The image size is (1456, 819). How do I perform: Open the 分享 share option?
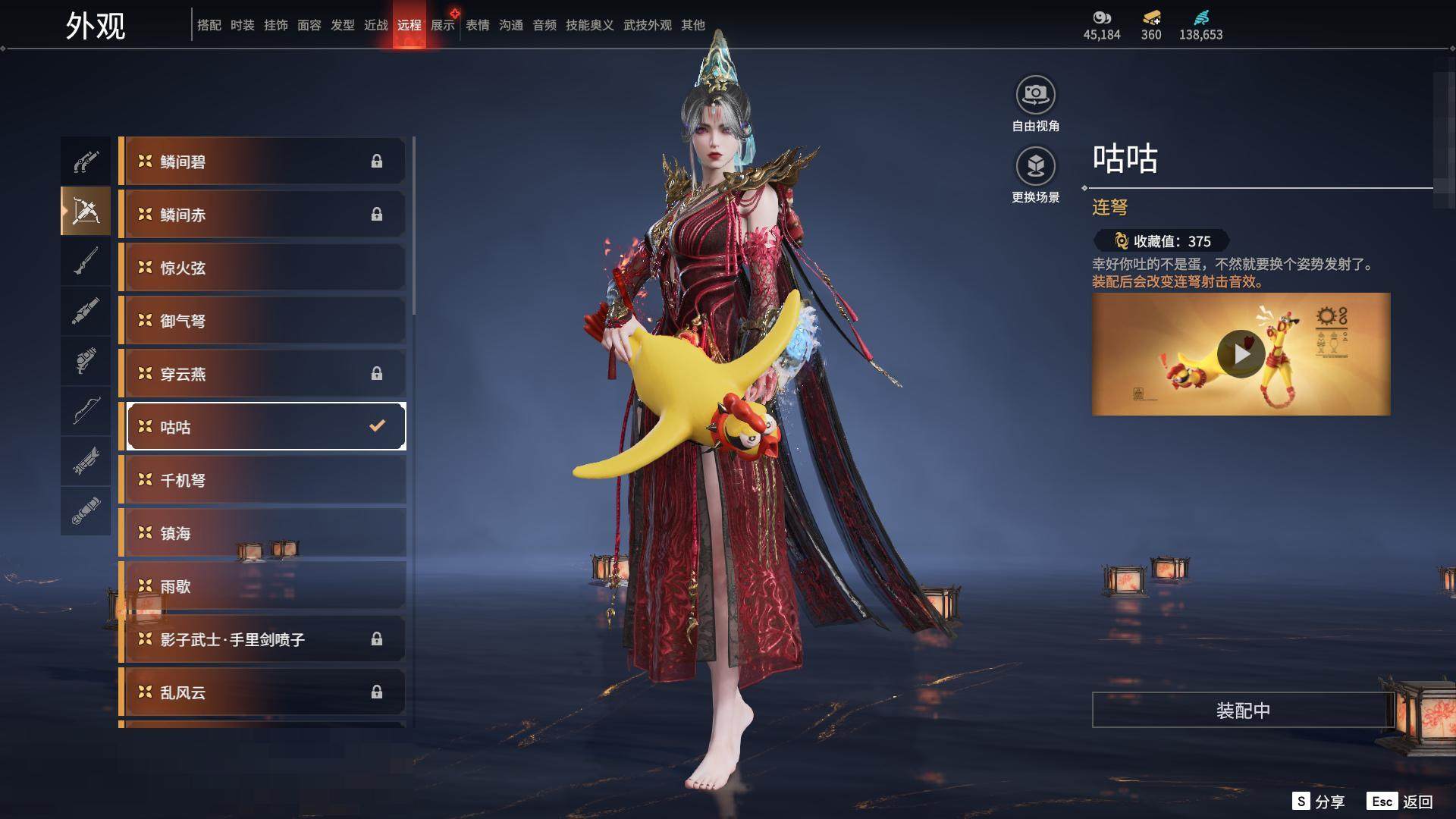[x=1319, y=802]
